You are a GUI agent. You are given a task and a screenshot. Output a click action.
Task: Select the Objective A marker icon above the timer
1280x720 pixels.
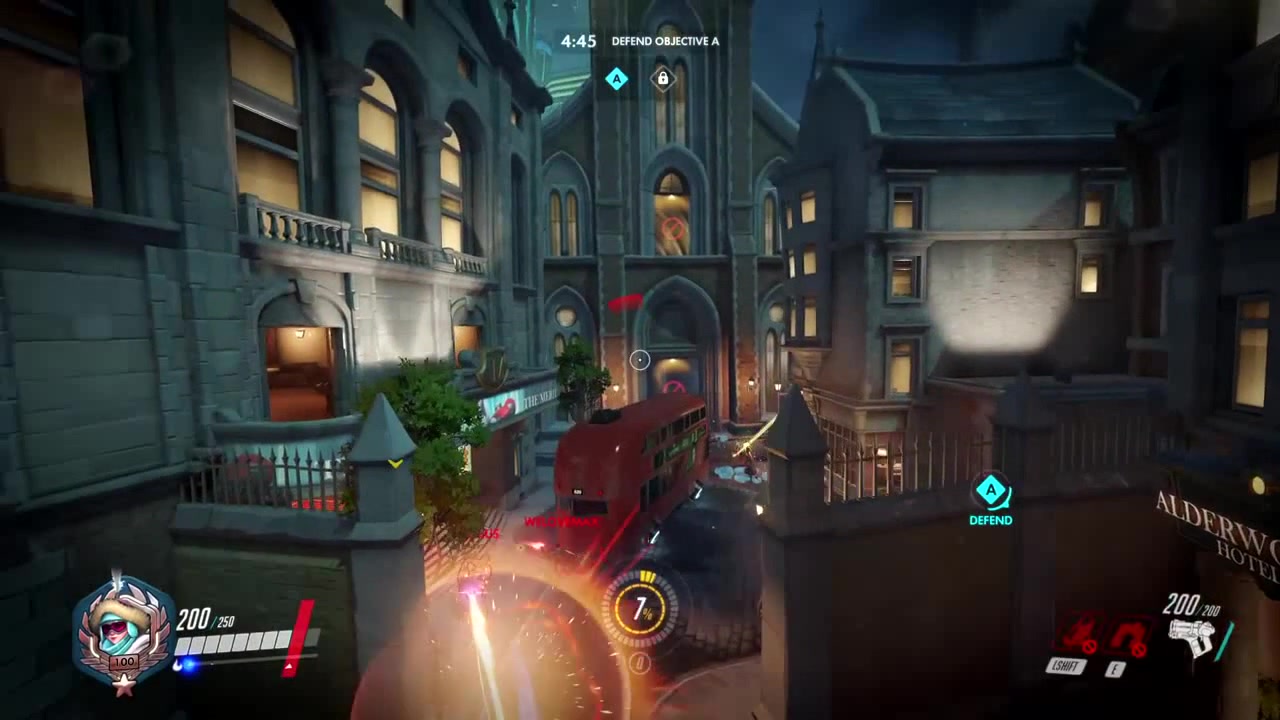click(617, 79)
